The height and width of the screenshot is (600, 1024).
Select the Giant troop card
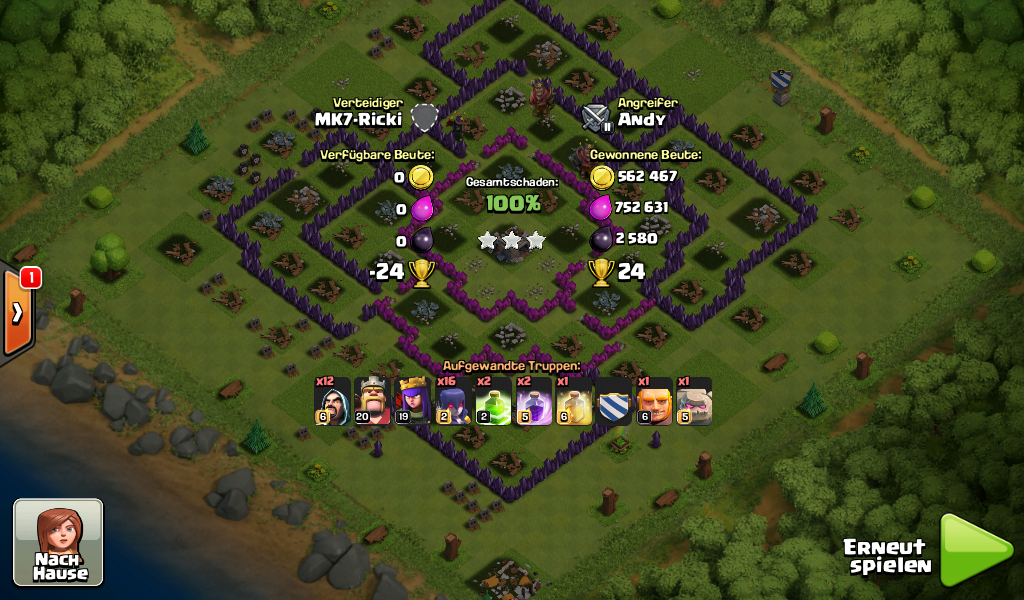pos(655,402)
